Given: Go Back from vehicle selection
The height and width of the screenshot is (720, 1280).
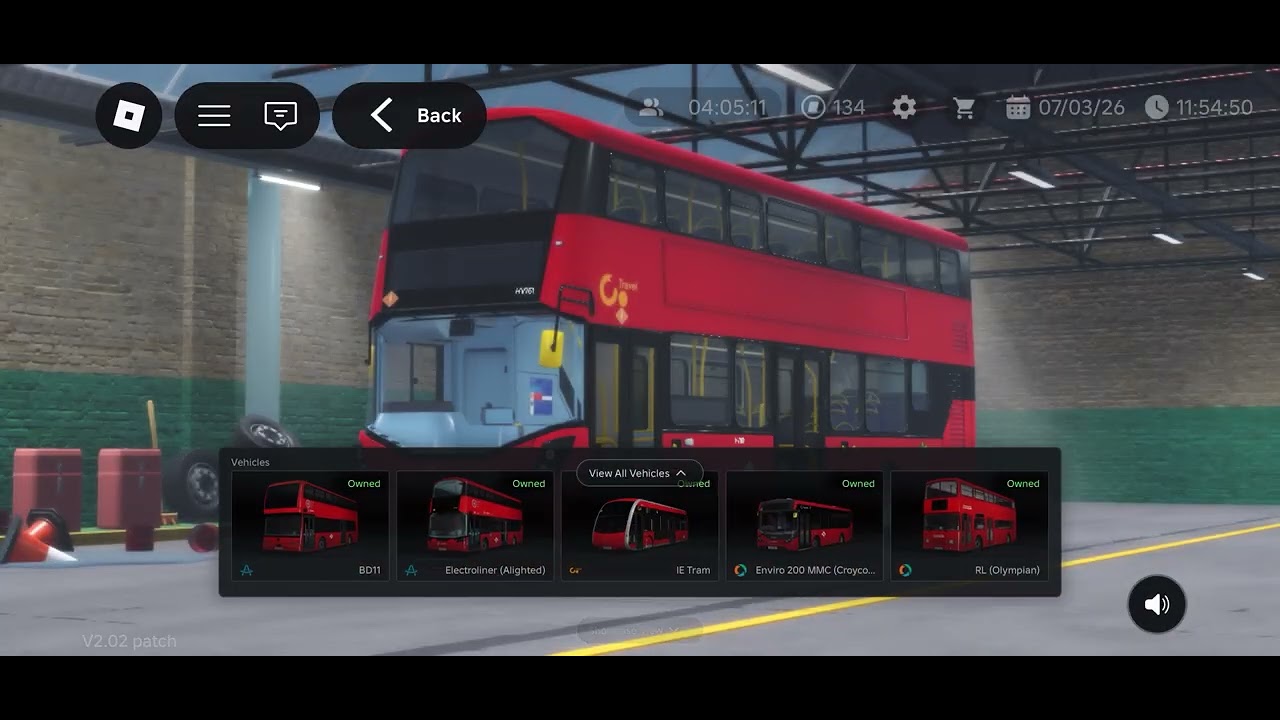Looking at the screenshot, I should pos(410,116).
